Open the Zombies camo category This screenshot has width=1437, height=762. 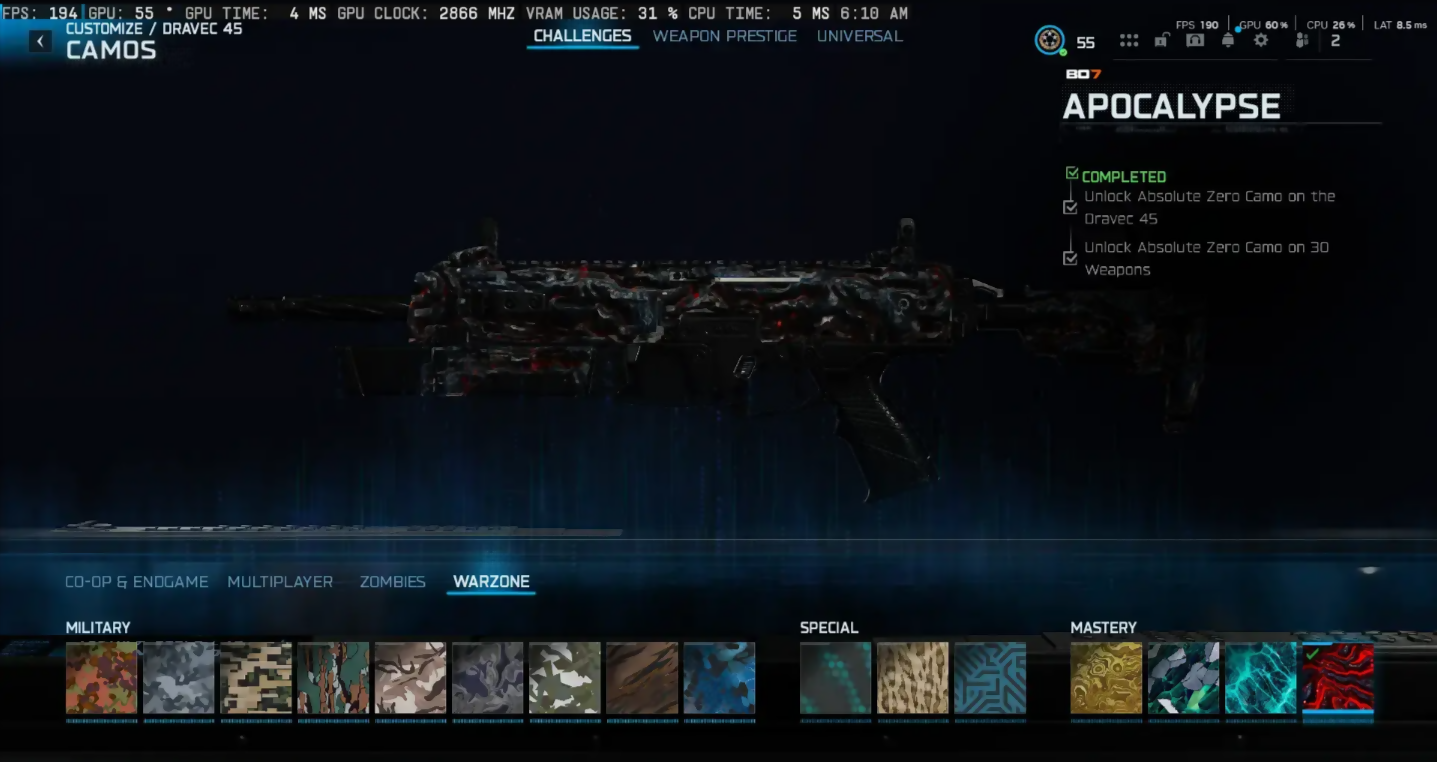coord(392,581)
